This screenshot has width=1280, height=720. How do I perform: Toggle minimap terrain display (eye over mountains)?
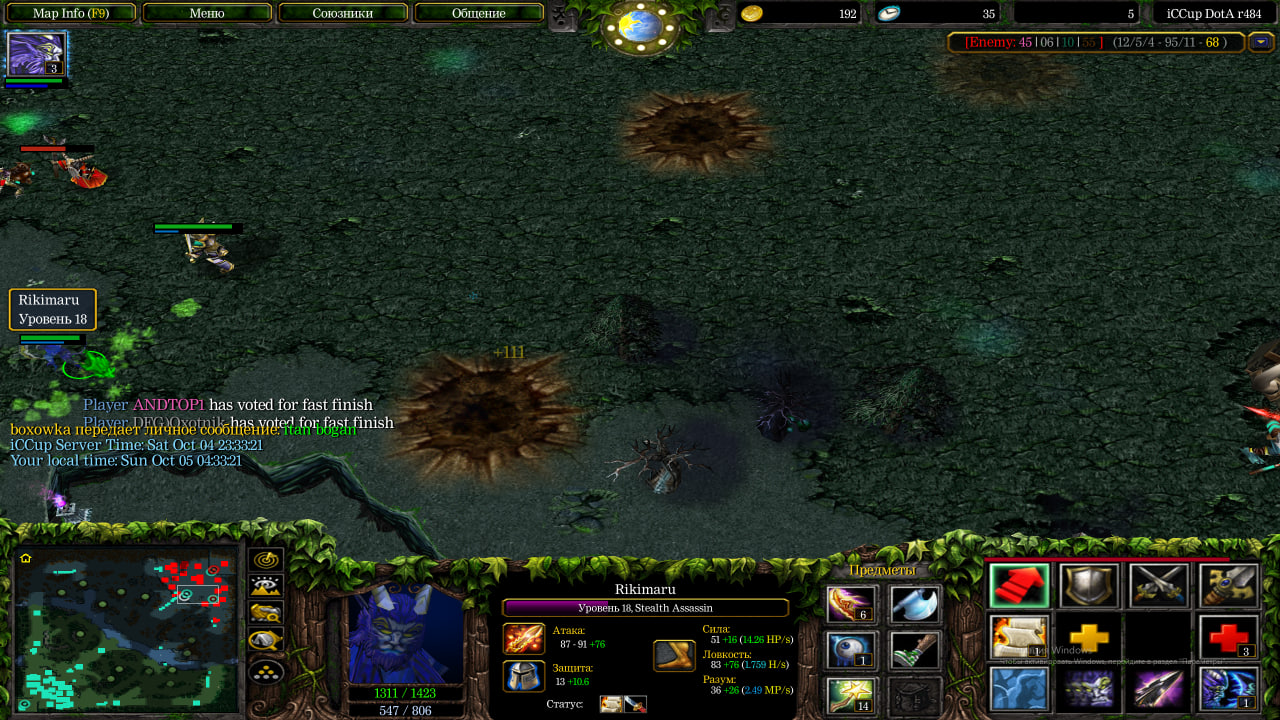tap(266, 587)
